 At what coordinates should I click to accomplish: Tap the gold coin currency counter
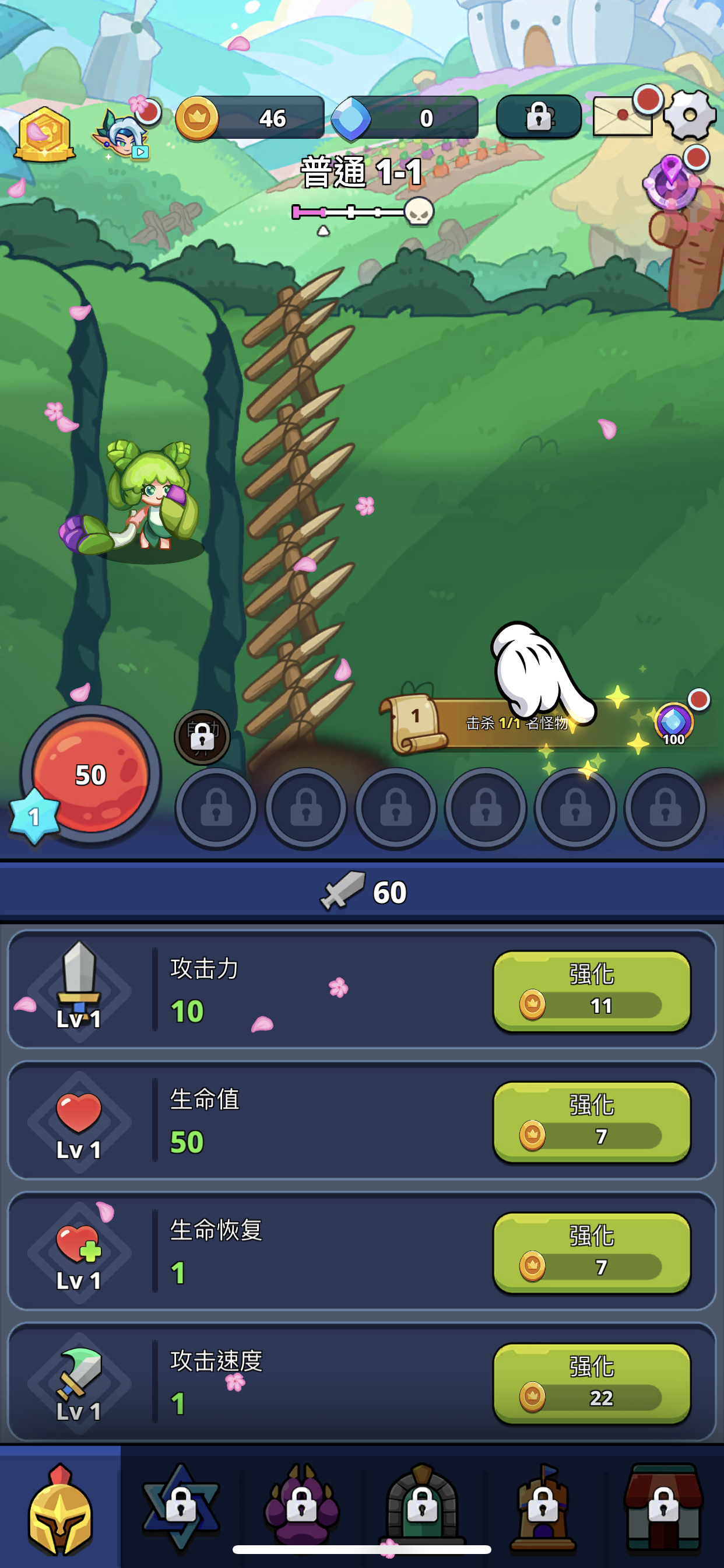(x=249, y=117)
